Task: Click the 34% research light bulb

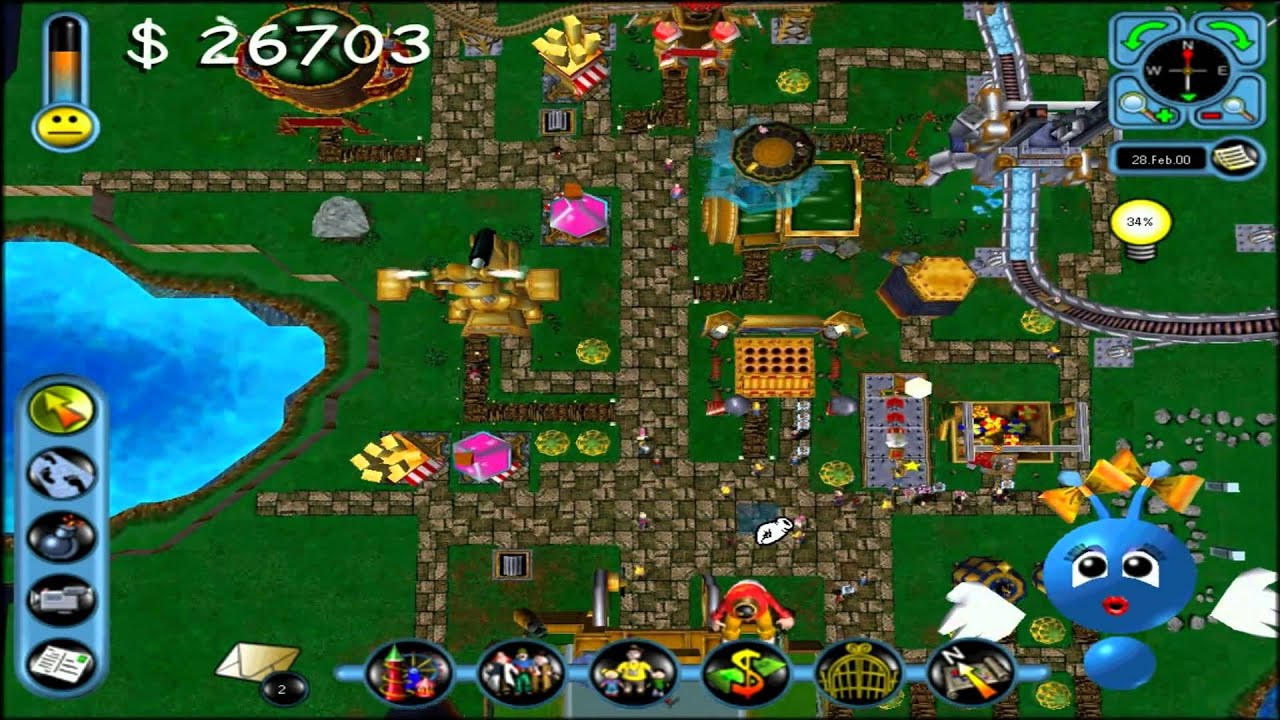Action: [1140, 226]
